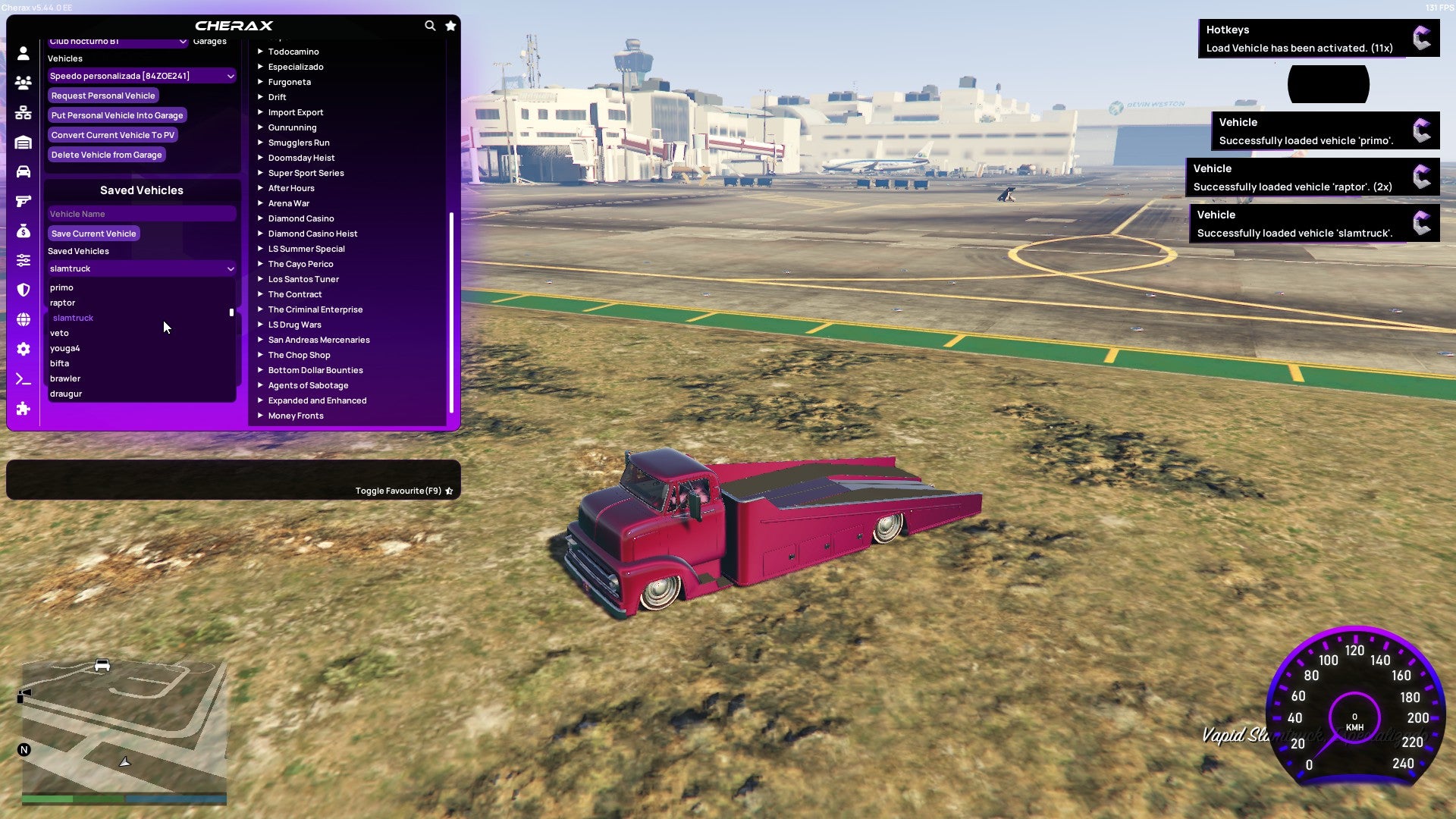Click the Save Current Vehicle button
The image size is (1456, 819).
[x=93, y=233]
